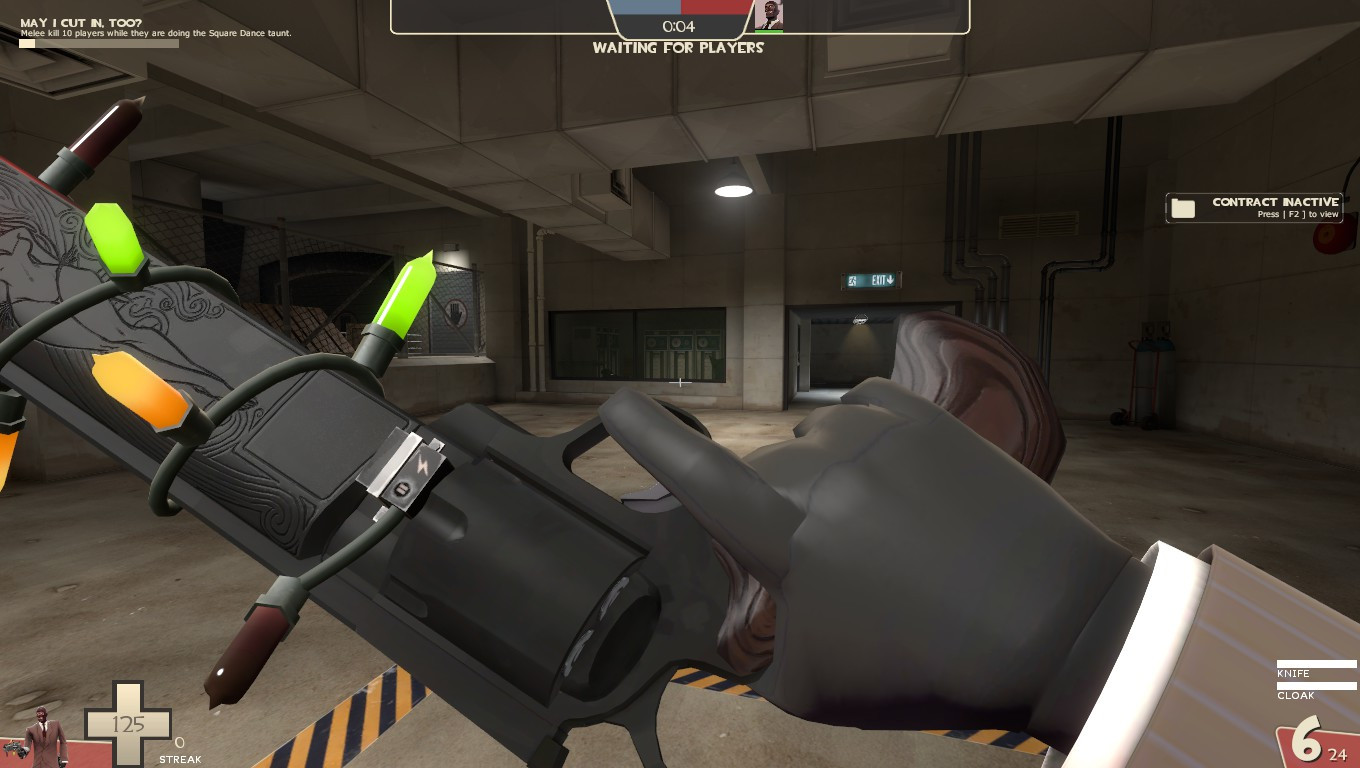Click the contract progress bar
This screenshot has width=1360, height=768.
(x=97, y=44)
